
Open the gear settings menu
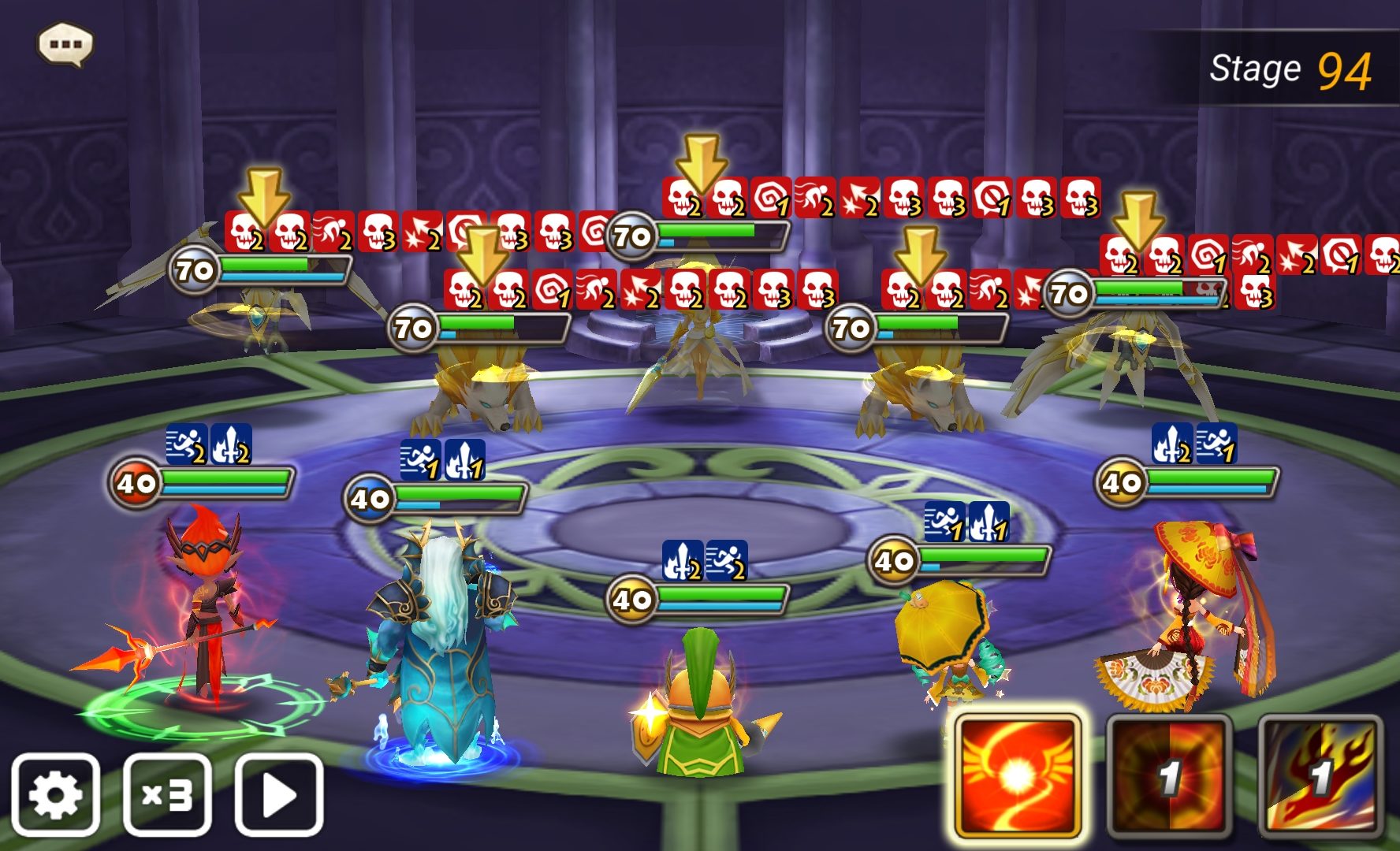[x=55, y=794]
